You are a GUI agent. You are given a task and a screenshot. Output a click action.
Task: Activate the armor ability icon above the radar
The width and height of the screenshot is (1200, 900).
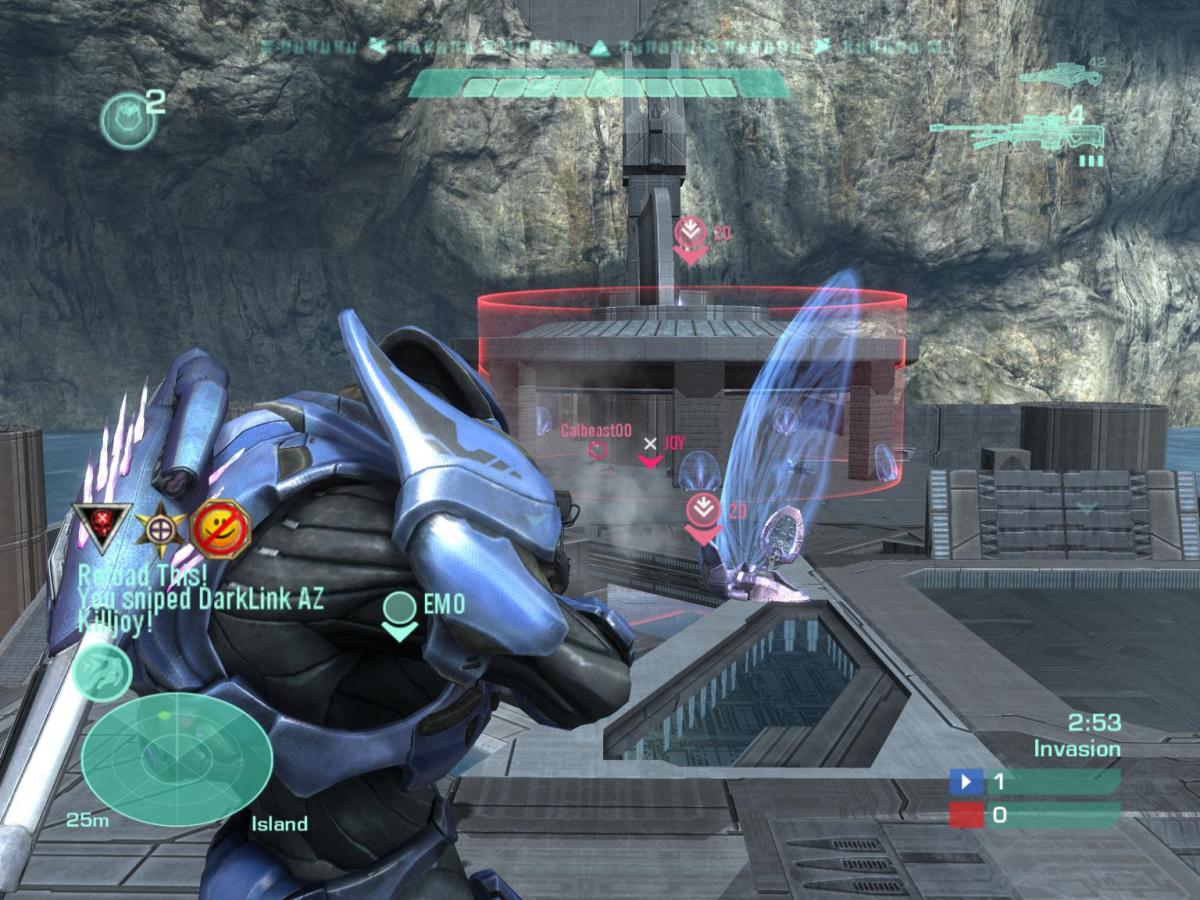pos(101,671)
